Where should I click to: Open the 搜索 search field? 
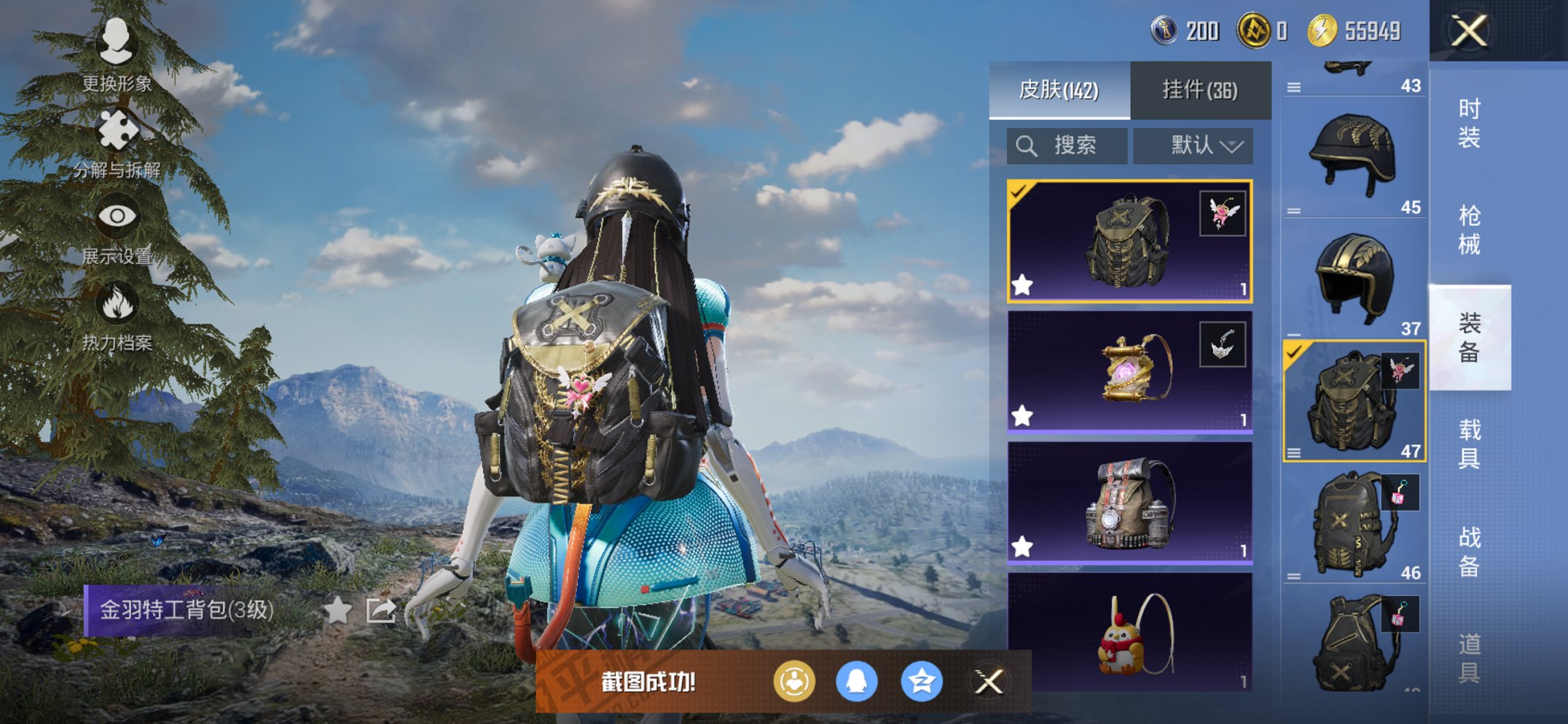click(1065, 145)
